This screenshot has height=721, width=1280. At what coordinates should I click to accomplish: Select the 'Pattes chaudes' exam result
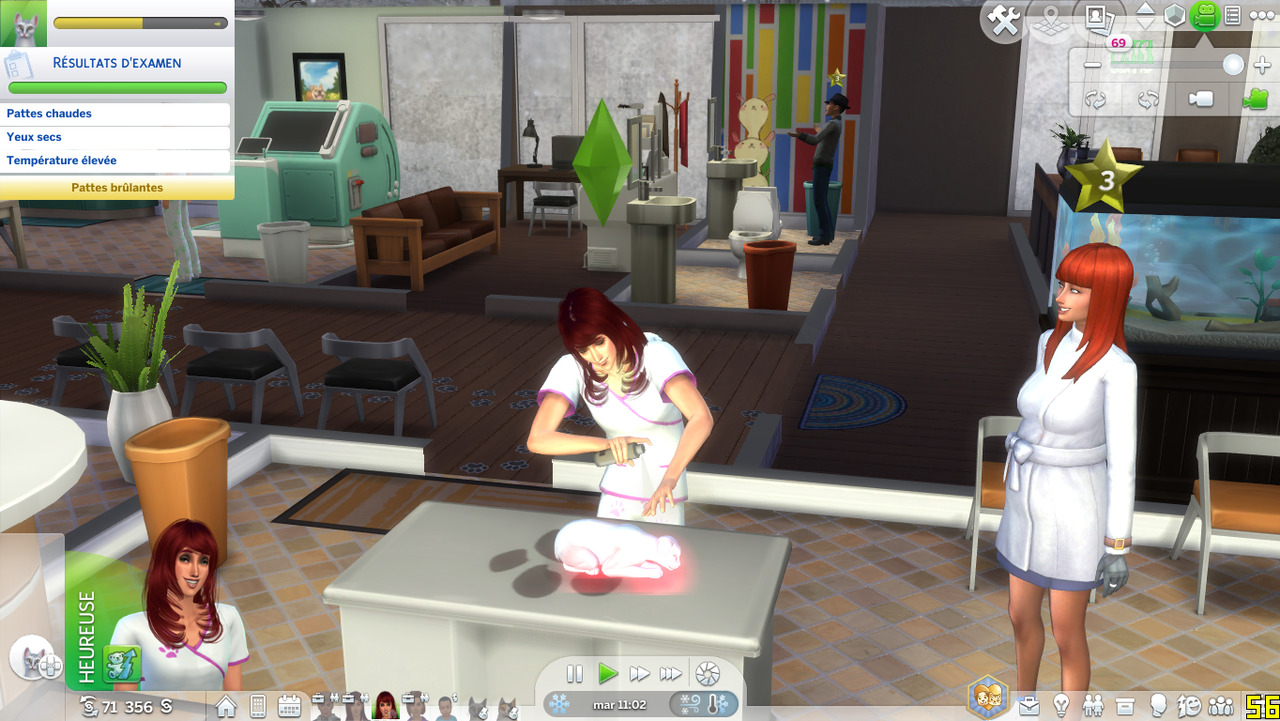(116, 114)
